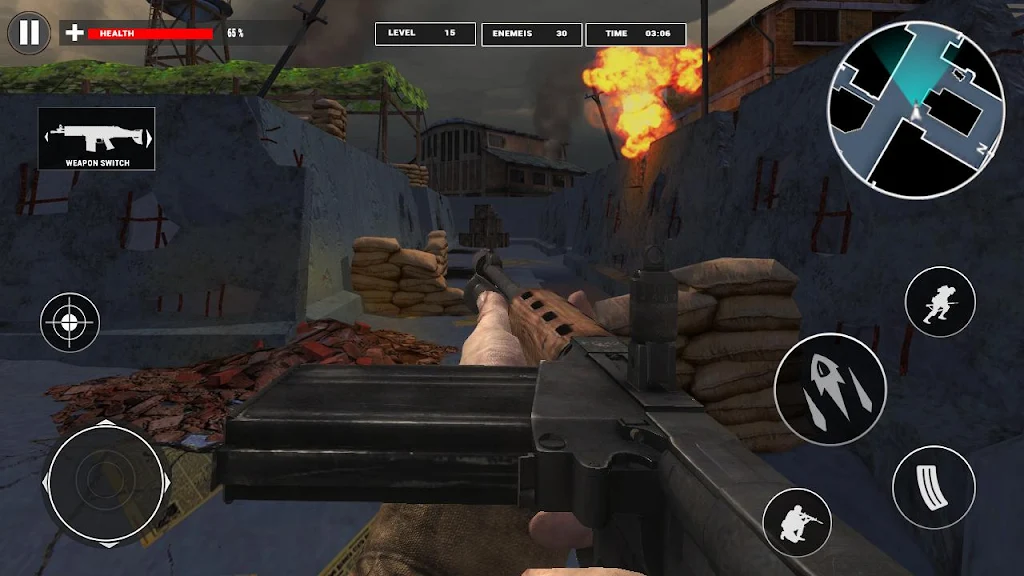This screenshot has width=1024, height=576.
Task: Fire the weapon with the bullets button
Action: [829, 389]
